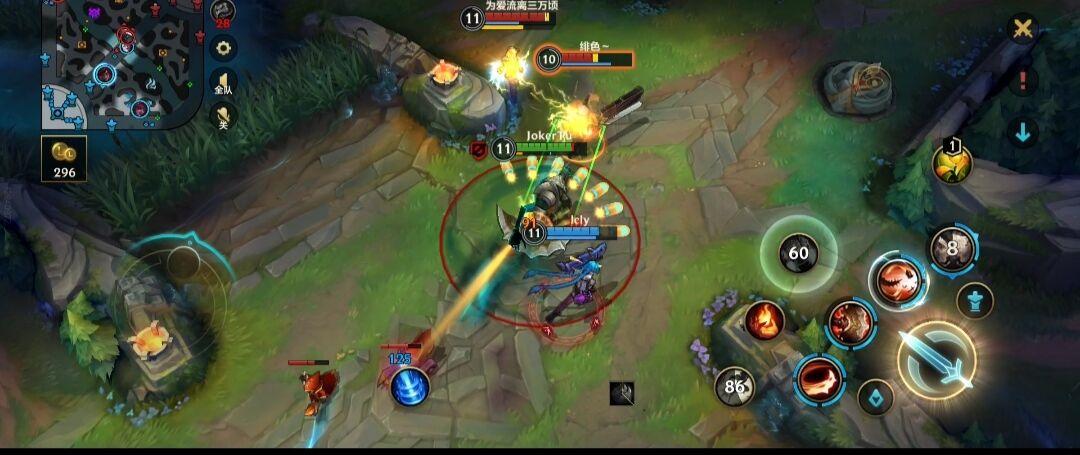Viewport: 1080px width, 455px height.
Task: Select the spell on 60-second cooldown
Action: pos(798,253)
